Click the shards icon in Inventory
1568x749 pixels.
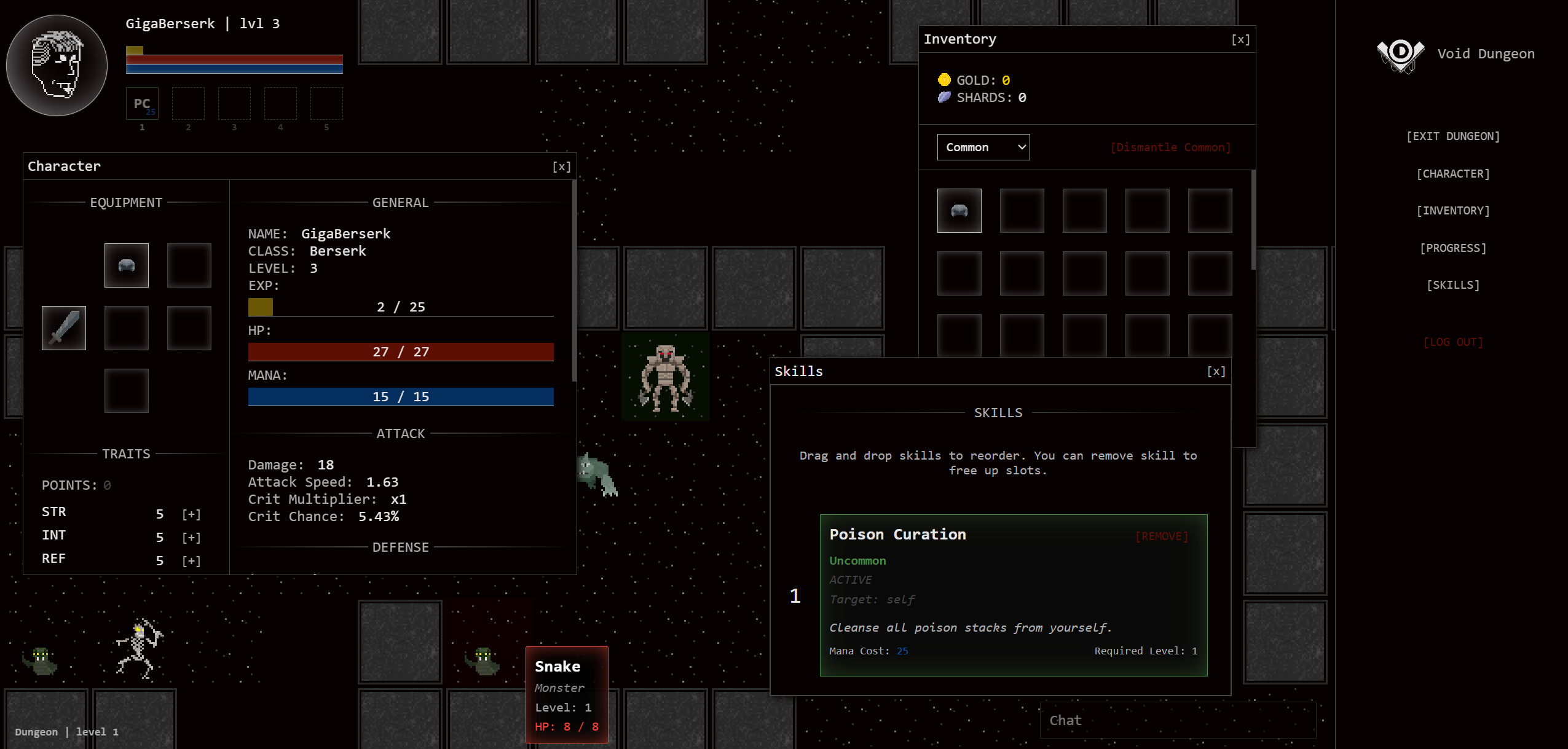[x=945, y=97]
